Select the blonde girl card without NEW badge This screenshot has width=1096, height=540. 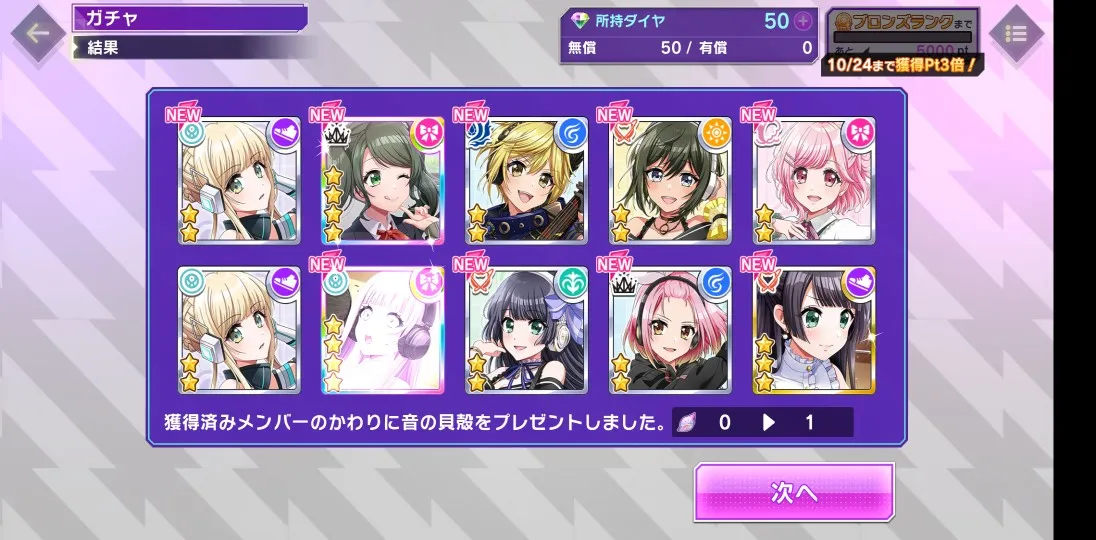239,329
